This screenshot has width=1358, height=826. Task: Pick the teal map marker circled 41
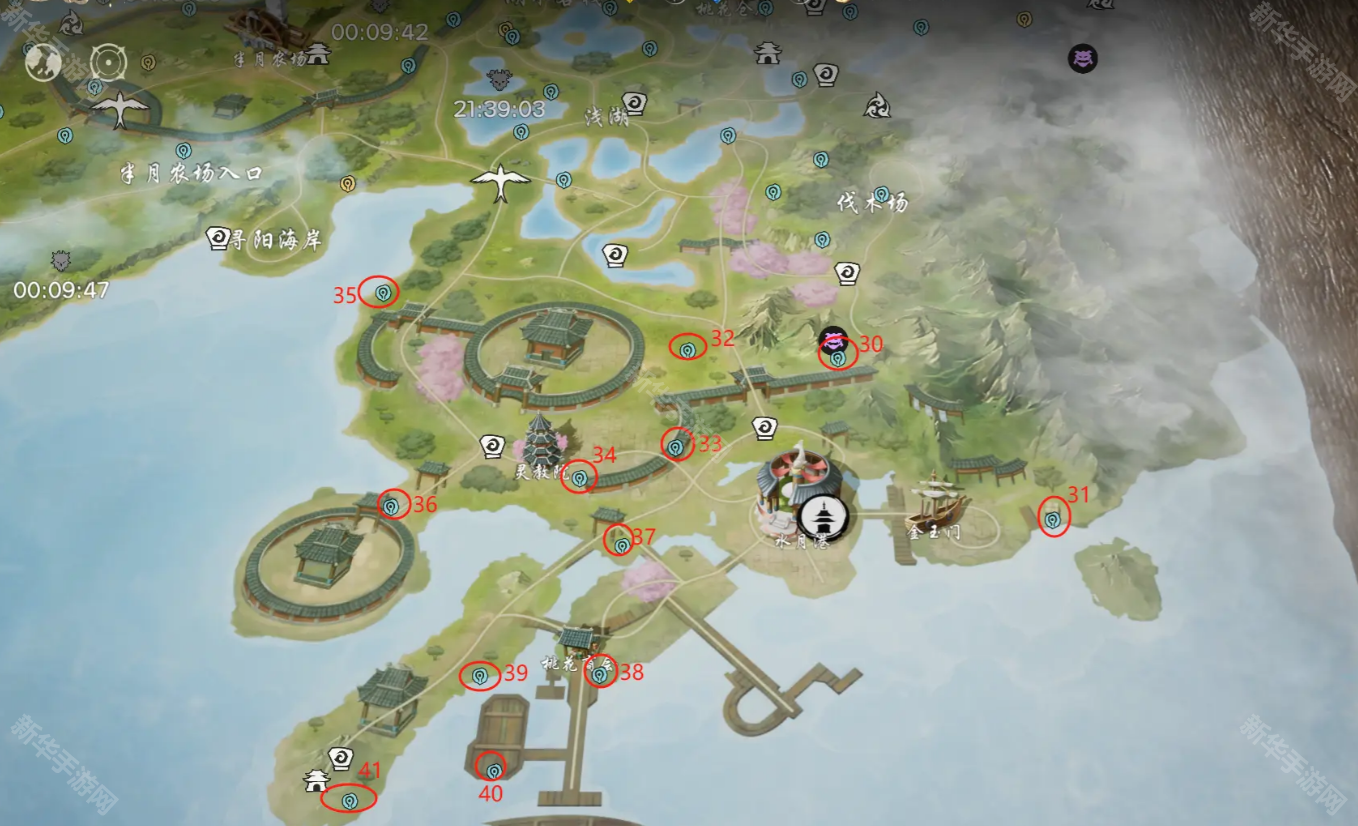point(349,800)
